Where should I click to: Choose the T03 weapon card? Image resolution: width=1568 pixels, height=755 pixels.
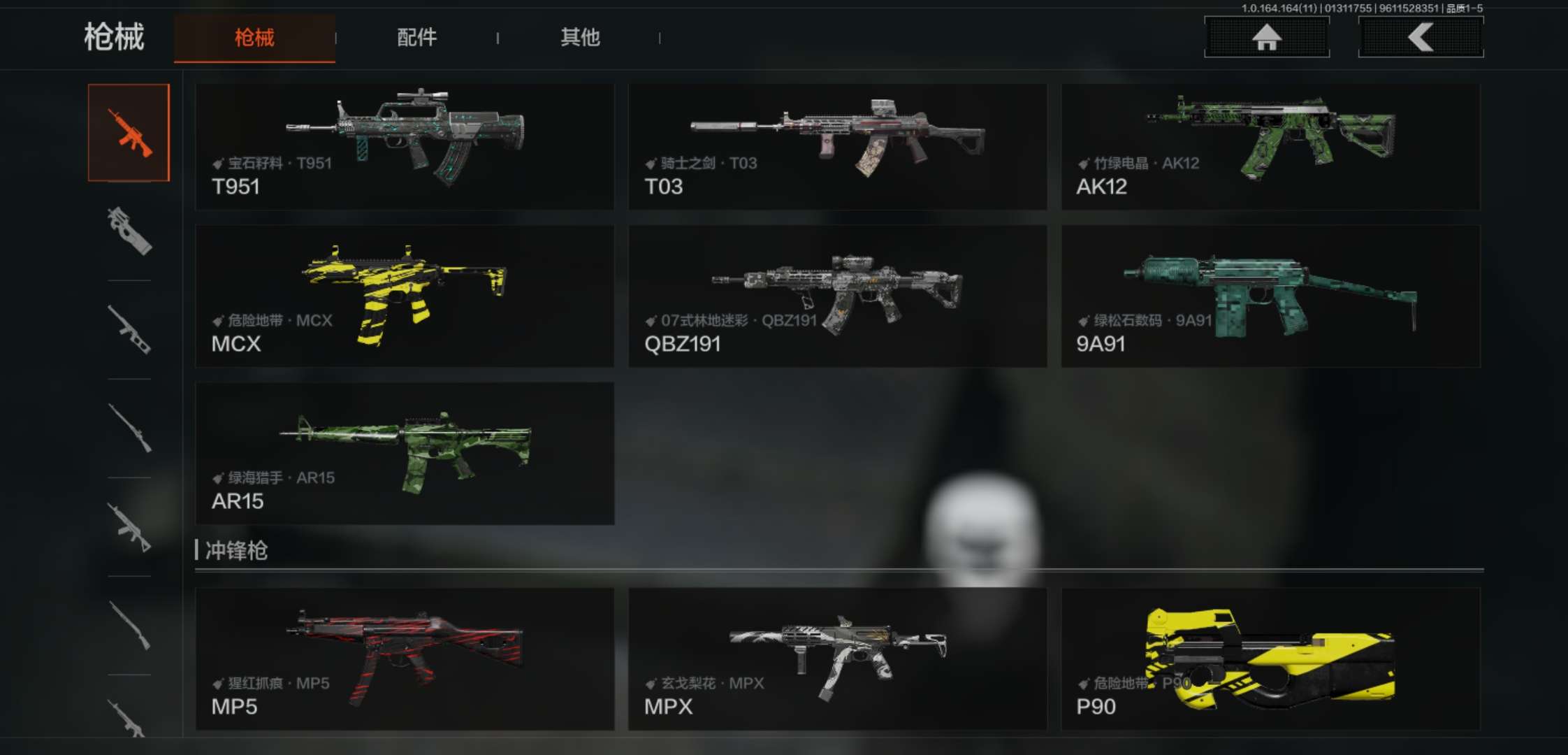837,147
